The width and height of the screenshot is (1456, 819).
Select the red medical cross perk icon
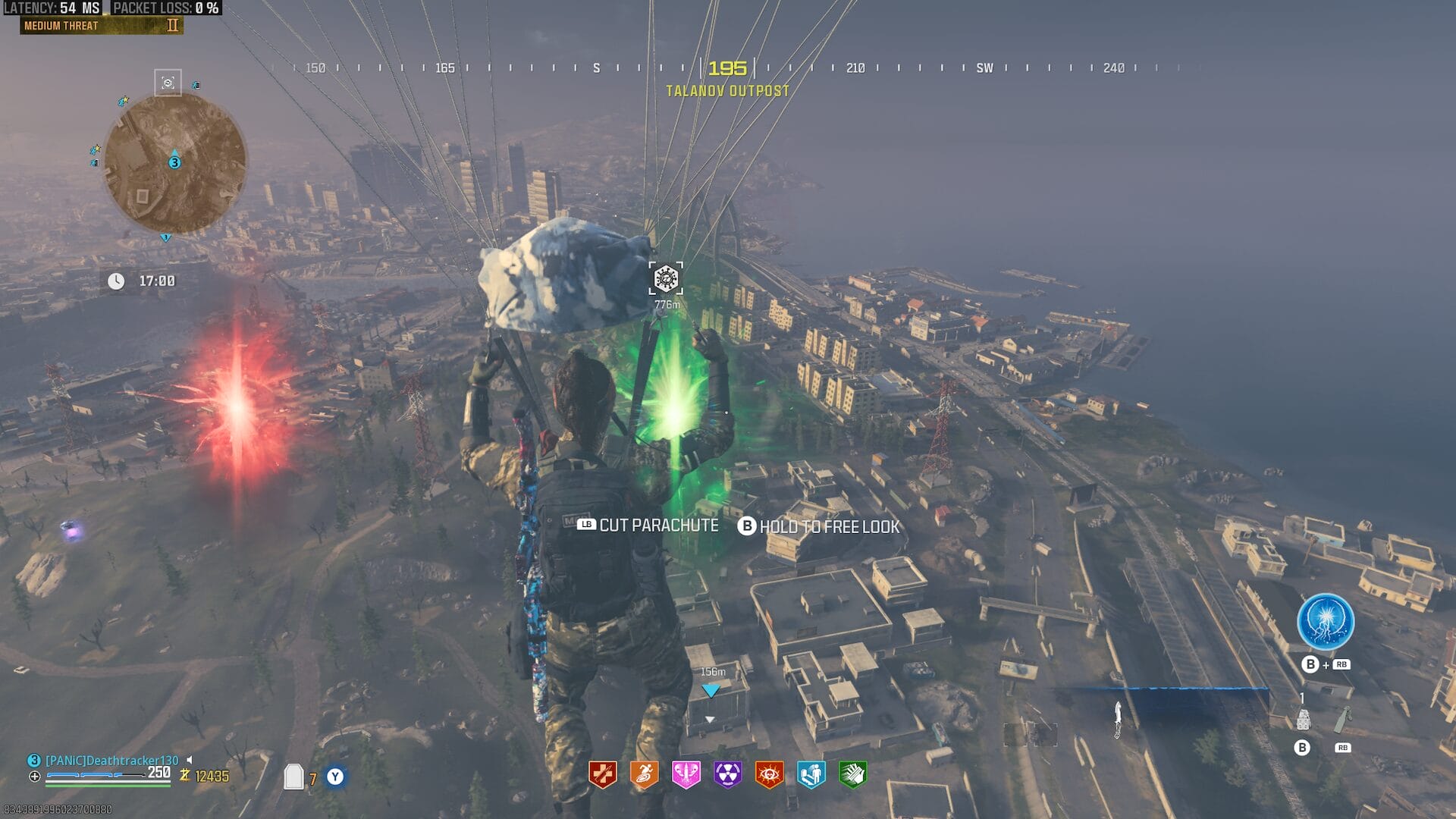603,774
